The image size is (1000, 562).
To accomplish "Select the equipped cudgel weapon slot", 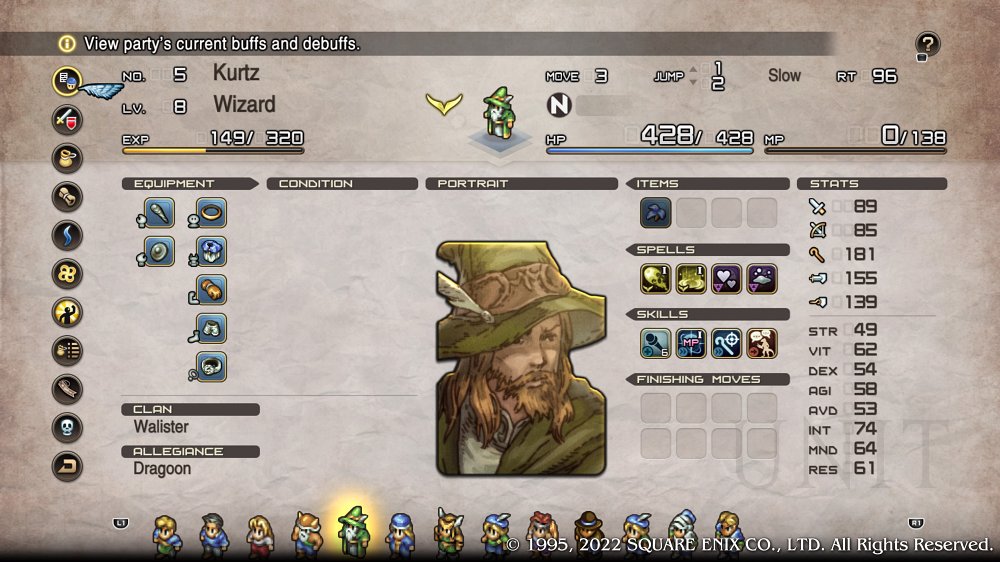I will pos(160,213).
